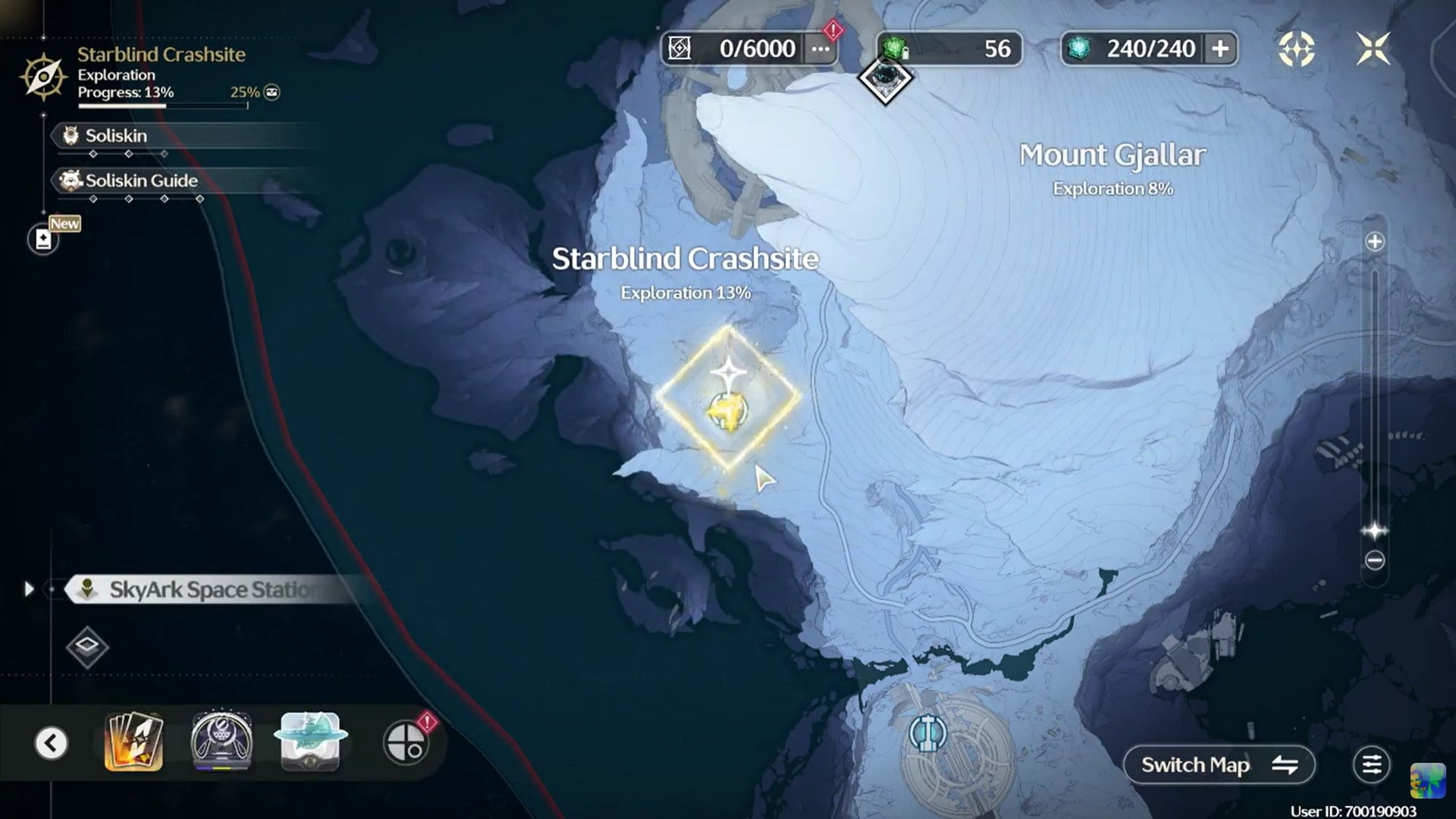This screenshot has height=819, width=1456.
Task: Open the Starblind Crashsite compass icon
Action: coord(43,77)
